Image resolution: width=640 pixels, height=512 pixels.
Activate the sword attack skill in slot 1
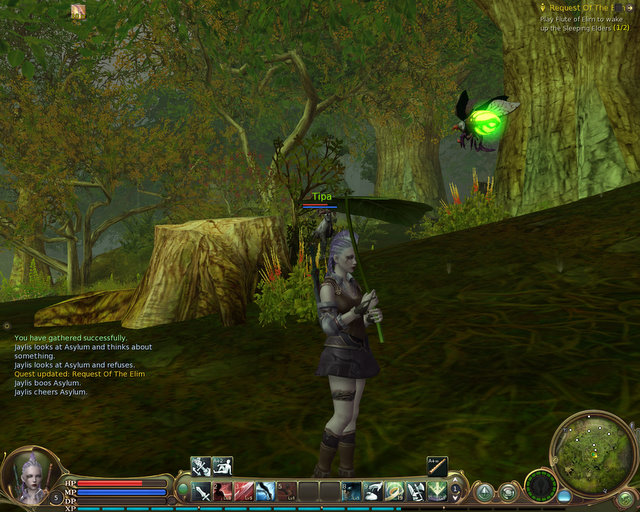pyautogui.click(x=201, y=491)
